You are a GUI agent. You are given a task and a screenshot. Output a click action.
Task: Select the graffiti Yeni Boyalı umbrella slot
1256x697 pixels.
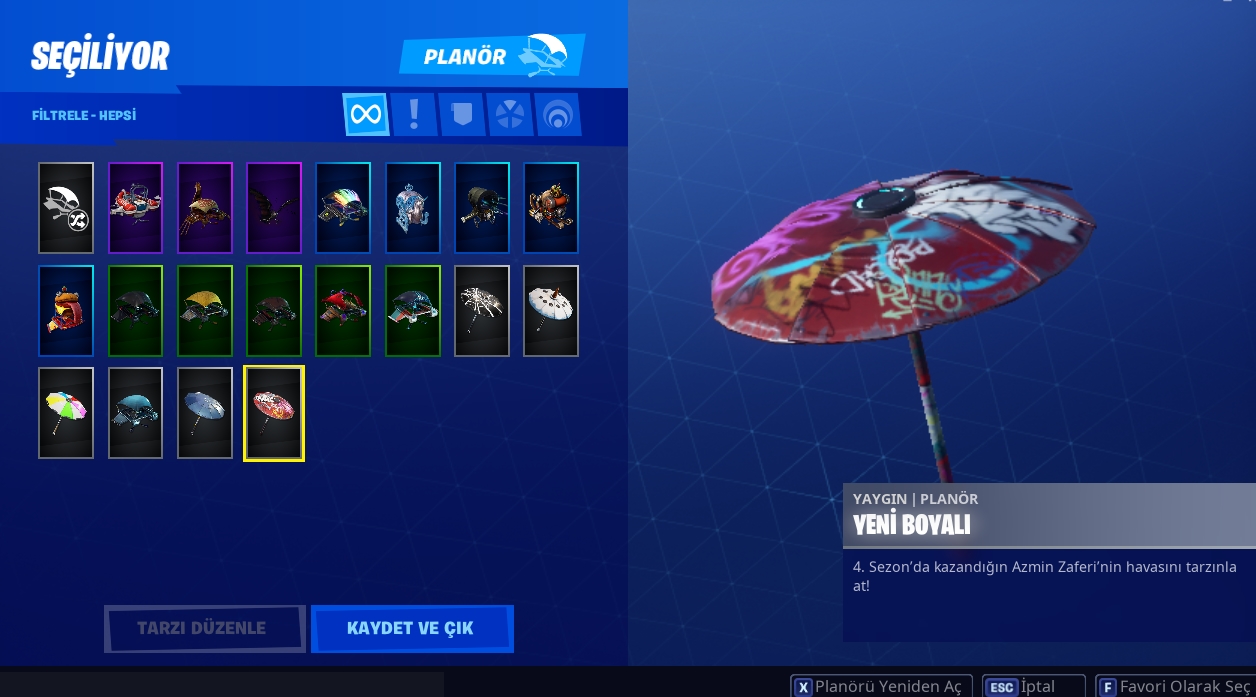(274, 413)
